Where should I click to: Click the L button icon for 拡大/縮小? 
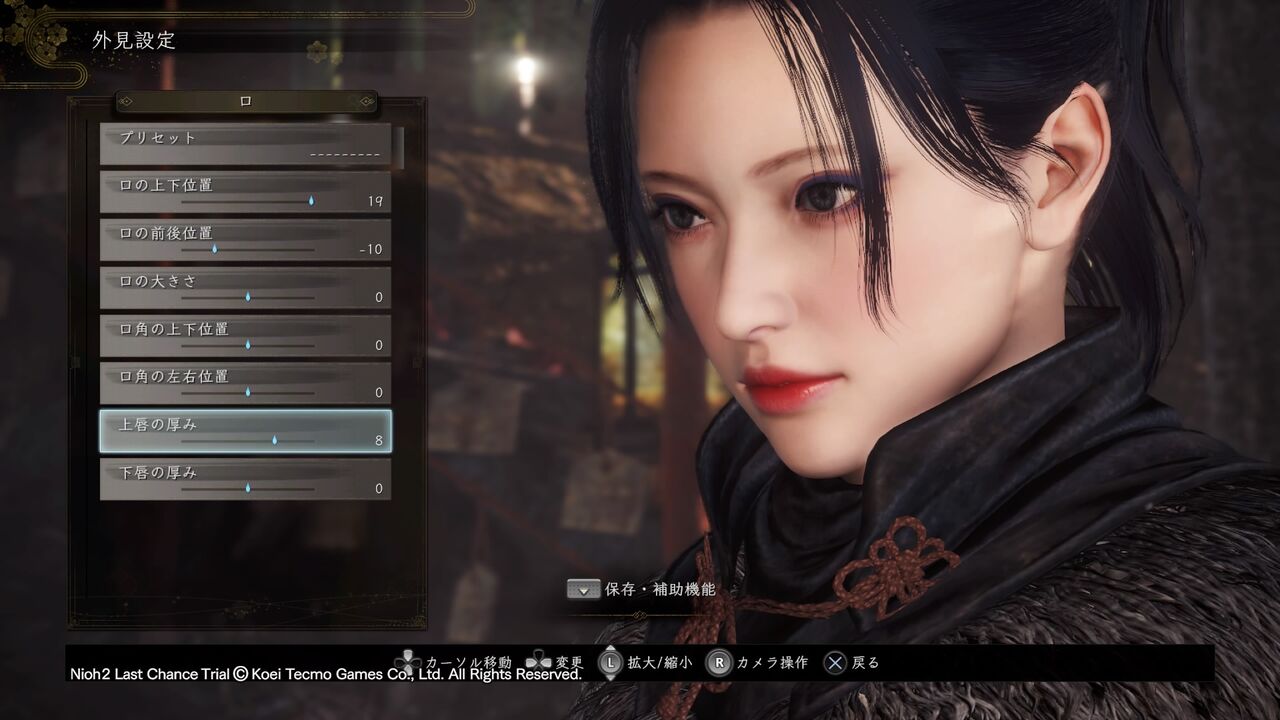pos(611,662)
